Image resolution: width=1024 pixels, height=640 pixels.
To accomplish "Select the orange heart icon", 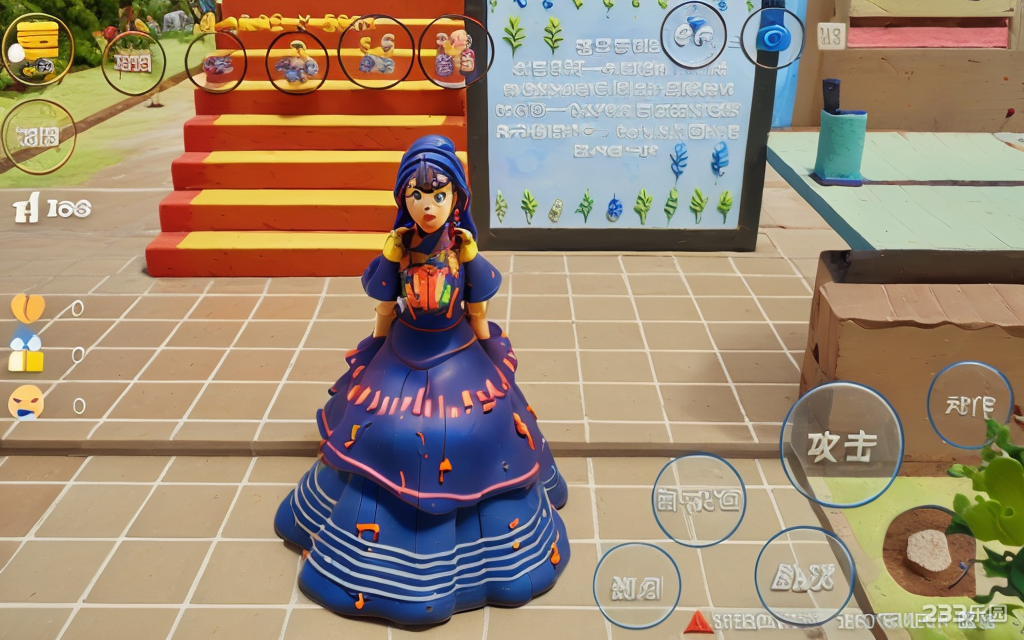I will tap(27, 307).
